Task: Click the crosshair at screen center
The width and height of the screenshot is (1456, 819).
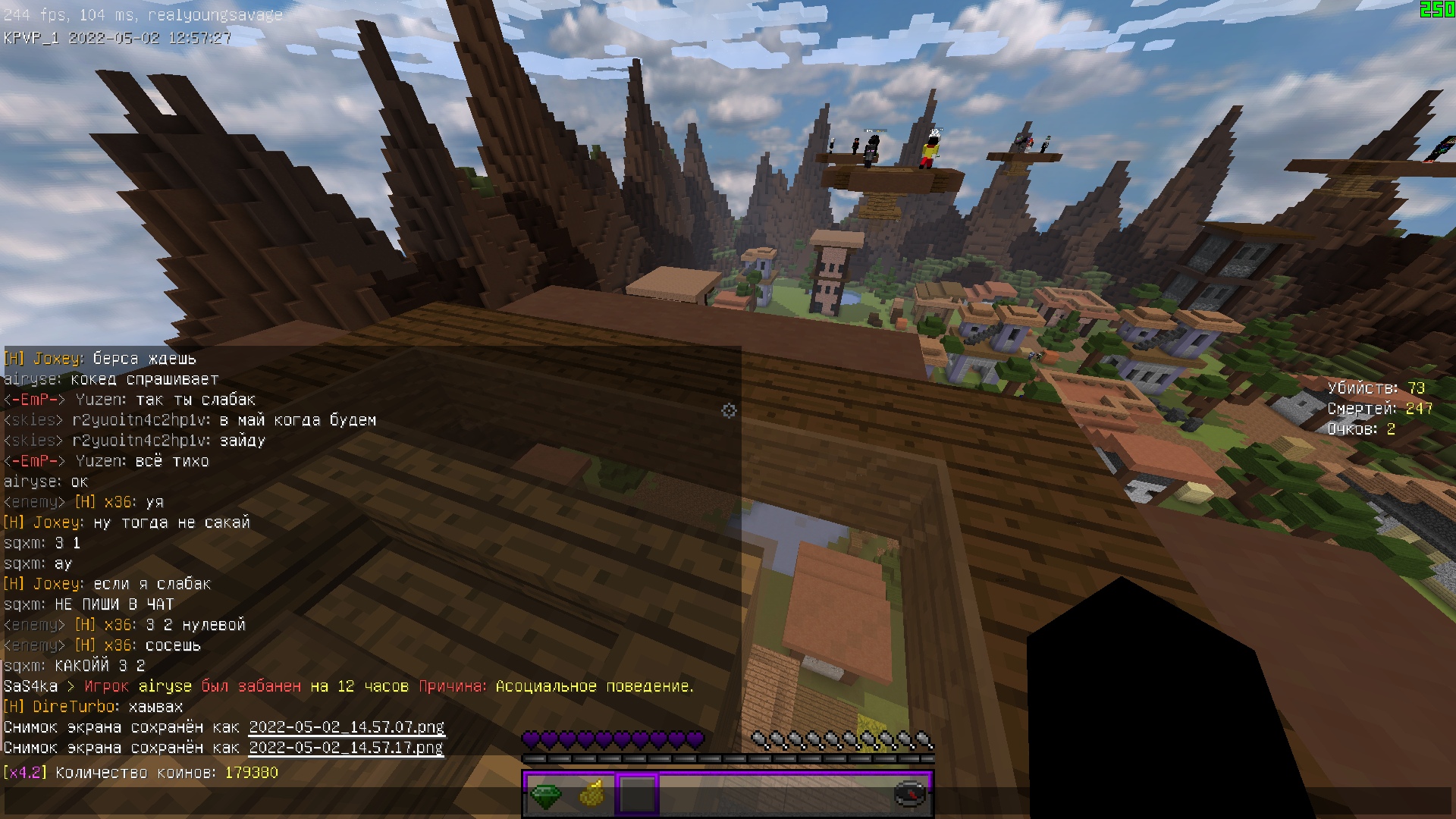Action: [x=728, y=410]
